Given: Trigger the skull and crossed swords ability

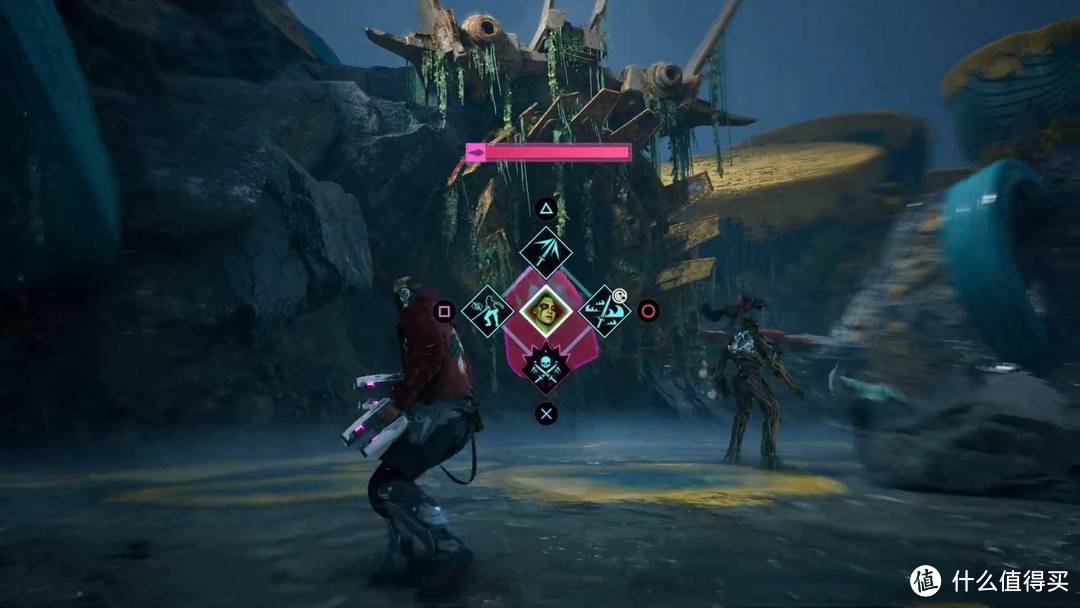Looking at the screenshot, I should click(546, 366).
